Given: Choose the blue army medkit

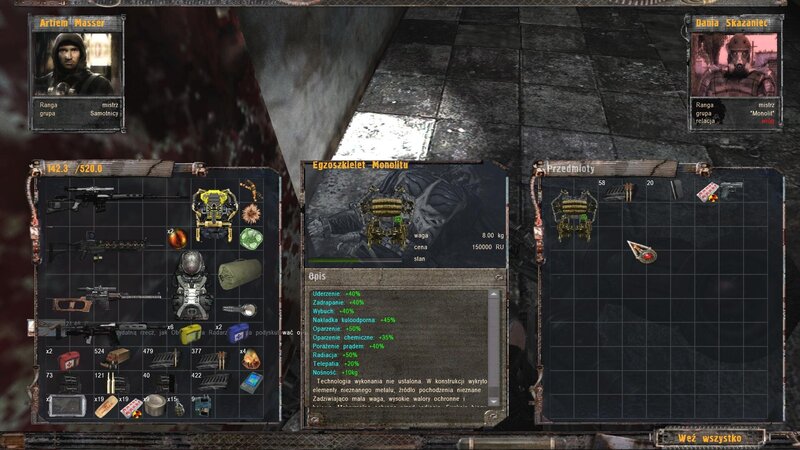Looking at the screenshot, I should [237, 334].
